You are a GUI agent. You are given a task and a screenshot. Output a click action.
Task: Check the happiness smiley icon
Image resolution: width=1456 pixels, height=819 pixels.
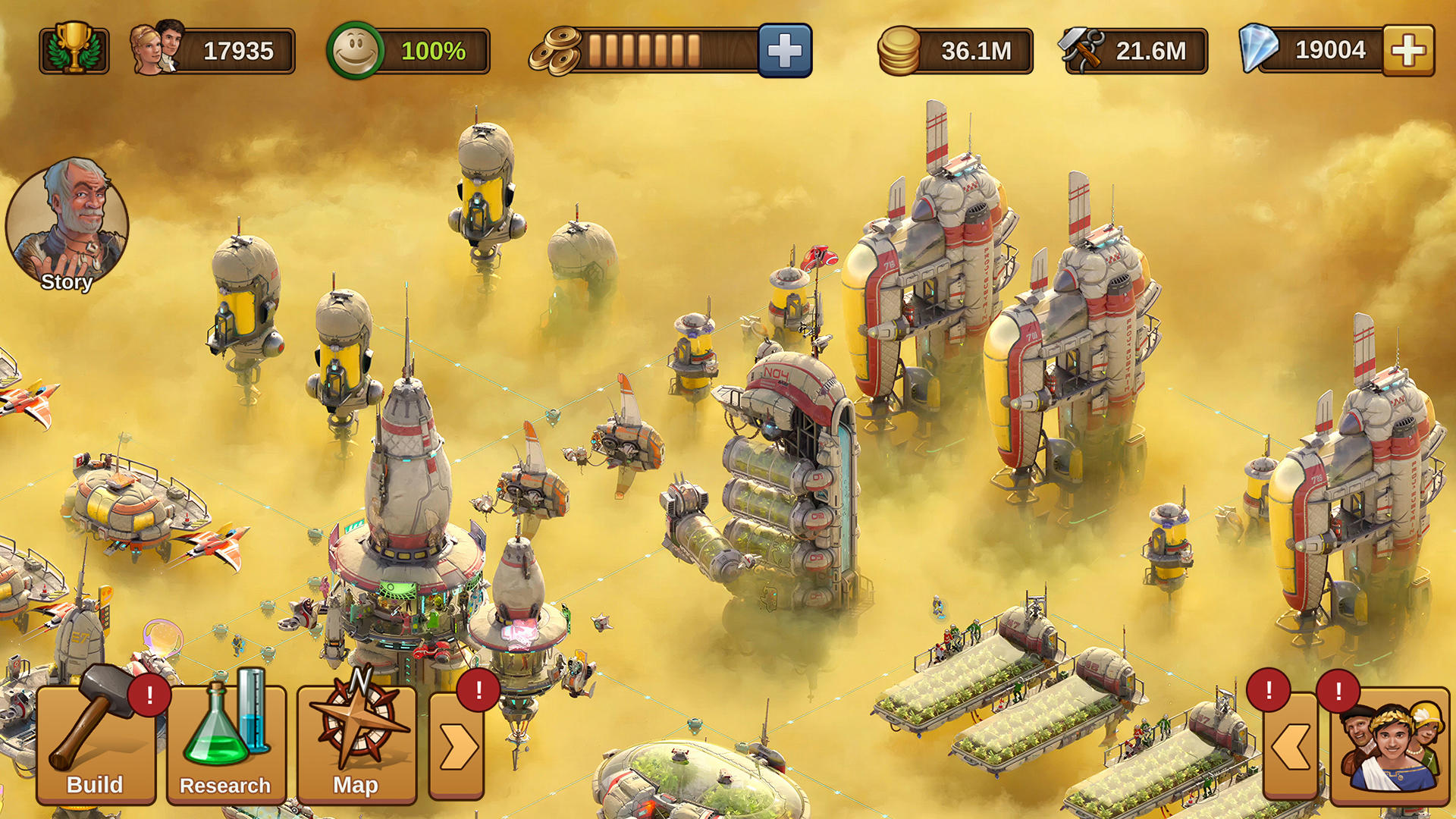[356, 49]
